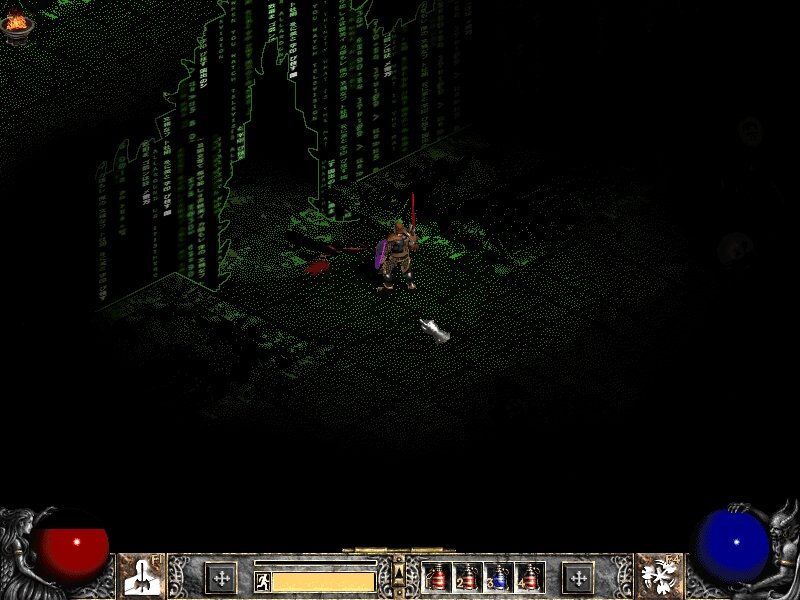Click the cross button beside the run toggle
This screenshot has width=800, height=600.
221,577
